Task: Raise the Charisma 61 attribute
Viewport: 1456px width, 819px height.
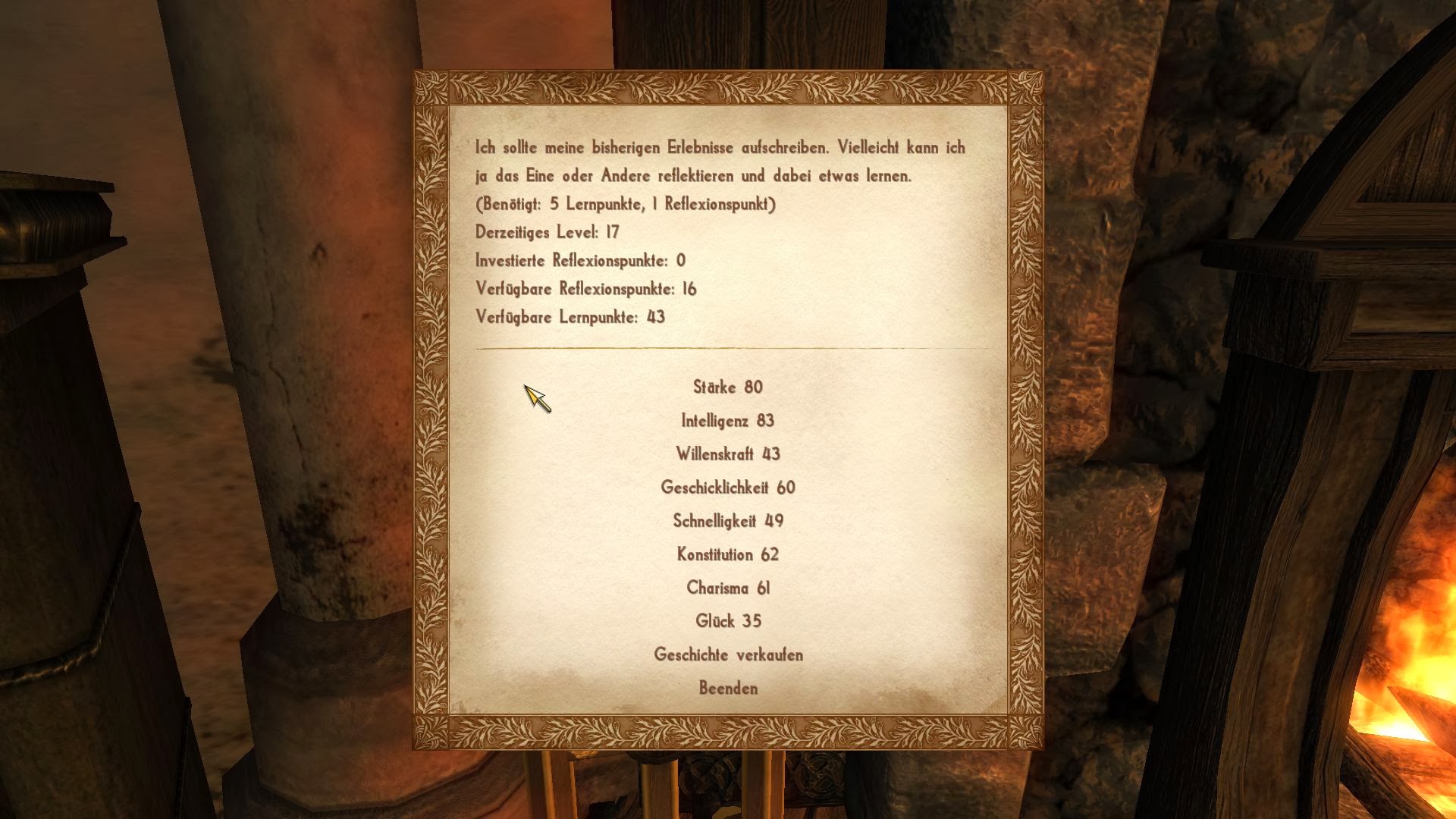Action: pos(727,588)
